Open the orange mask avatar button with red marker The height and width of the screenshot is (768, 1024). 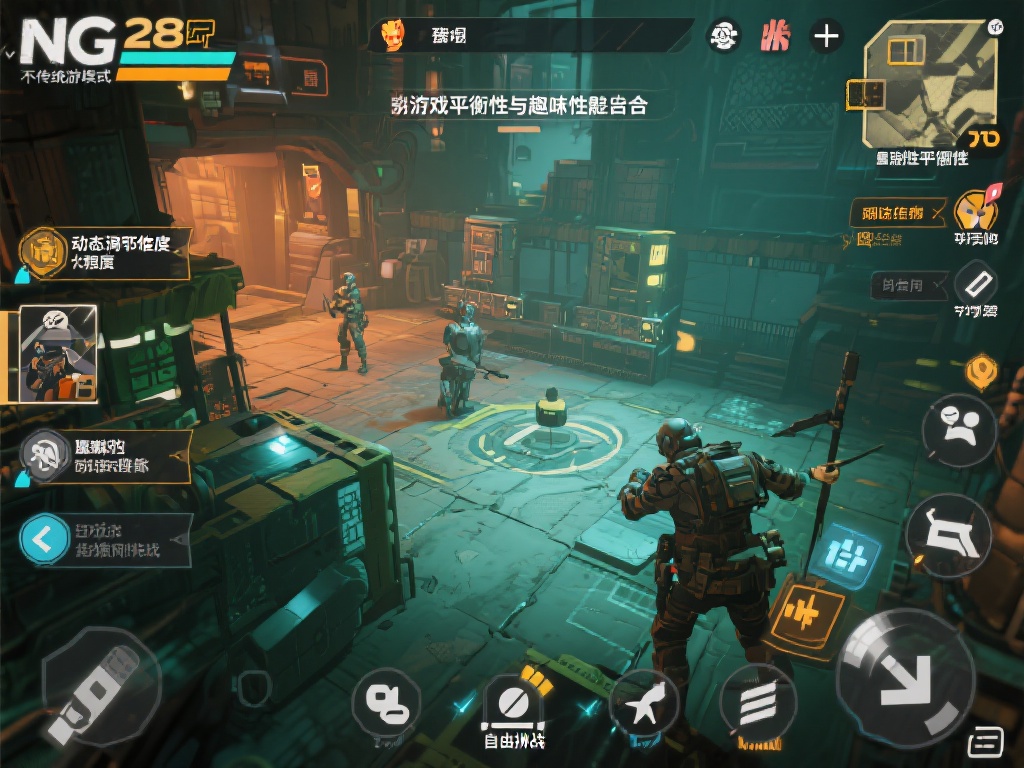[x=975, y=213]
